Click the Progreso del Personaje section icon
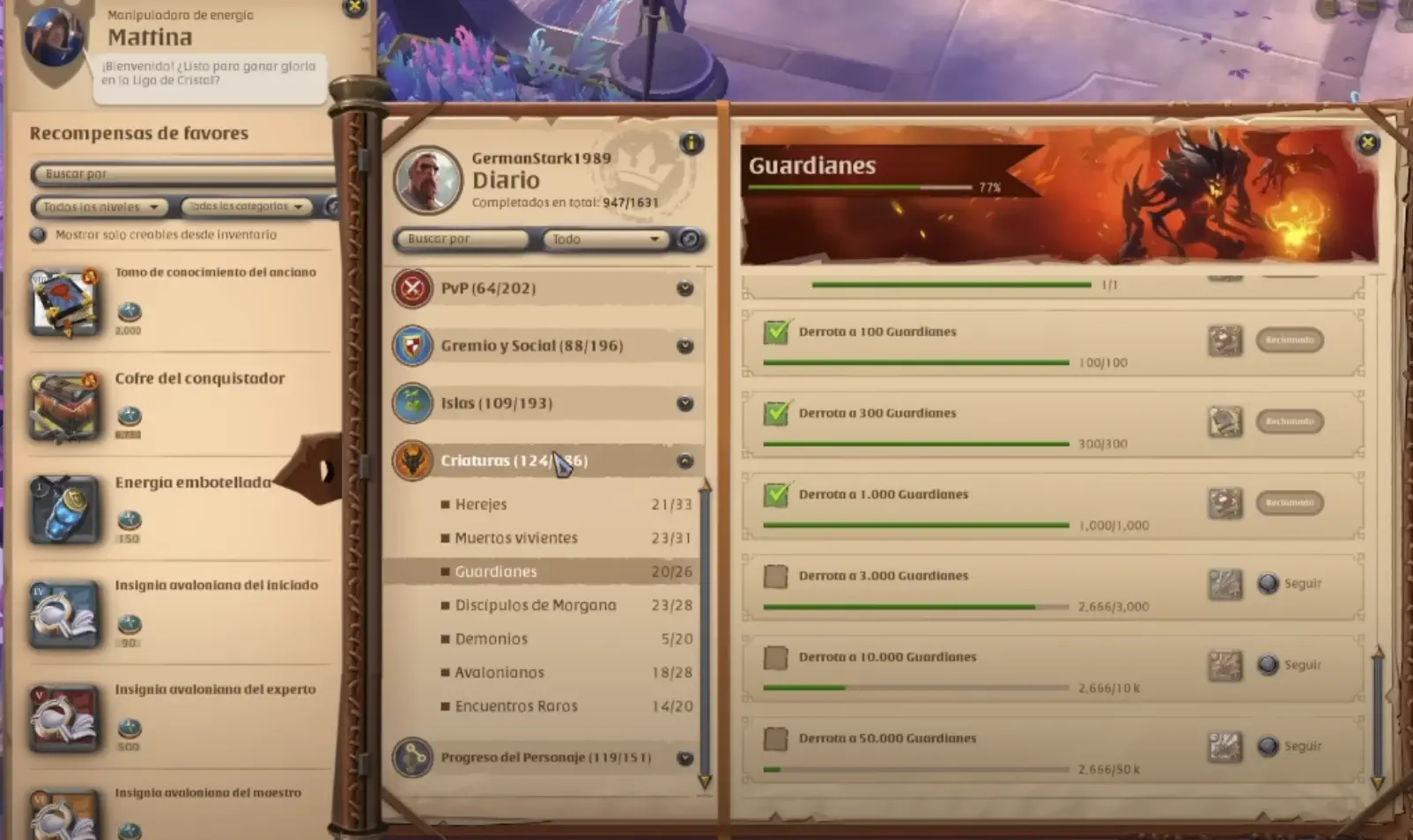 [x=414, y=757]
